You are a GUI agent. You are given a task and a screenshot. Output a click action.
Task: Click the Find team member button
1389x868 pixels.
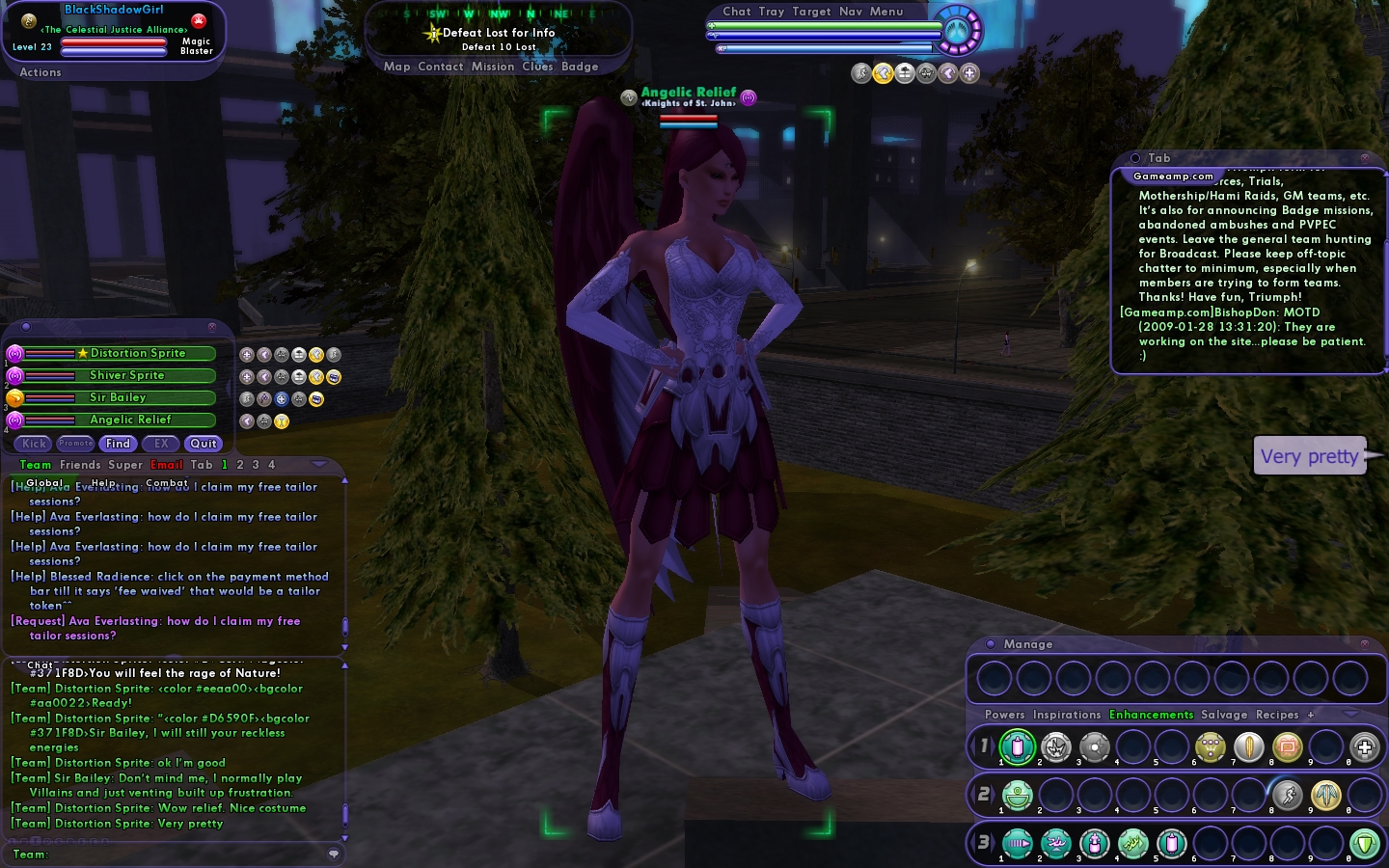[x=118, y=444]
